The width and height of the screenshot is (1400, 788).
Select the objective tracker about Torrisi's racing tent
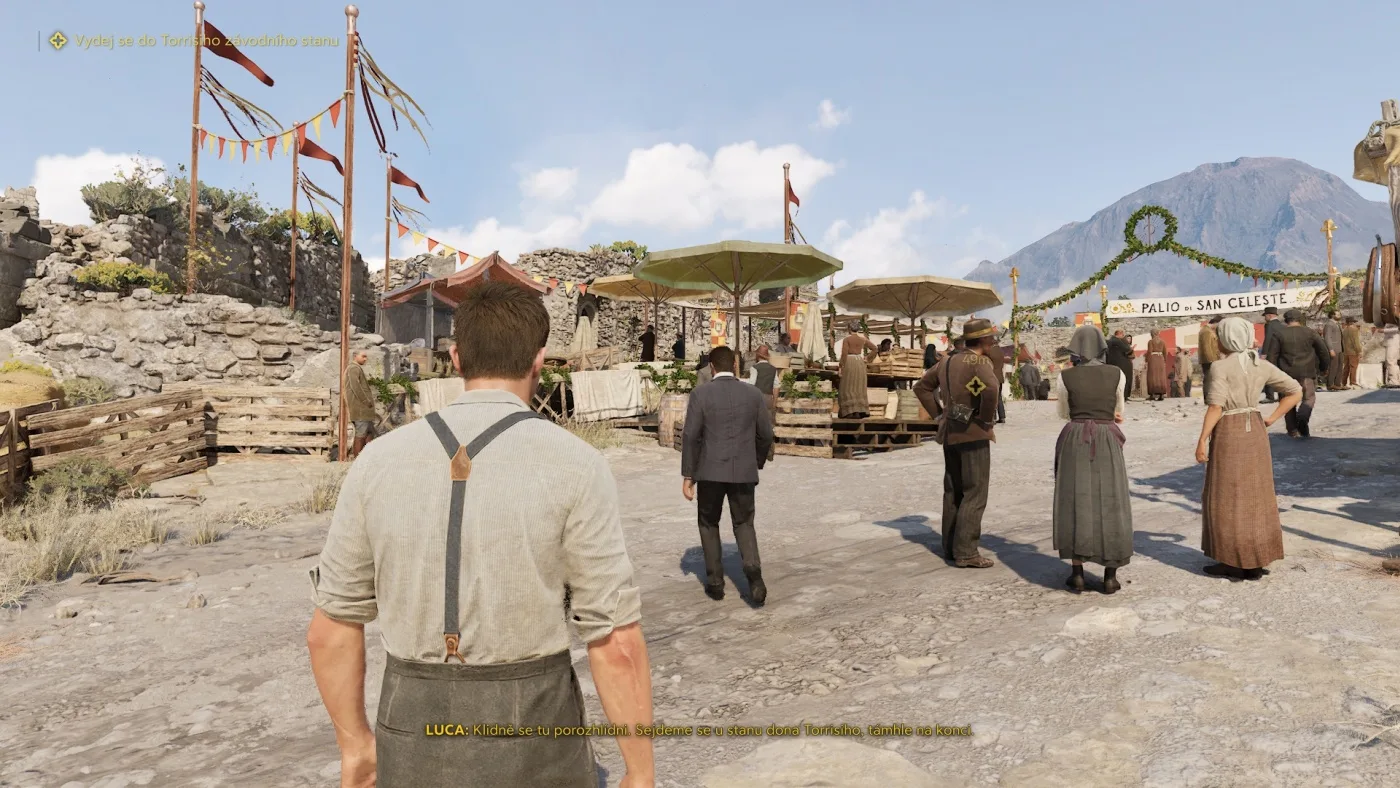click(206, 41)
